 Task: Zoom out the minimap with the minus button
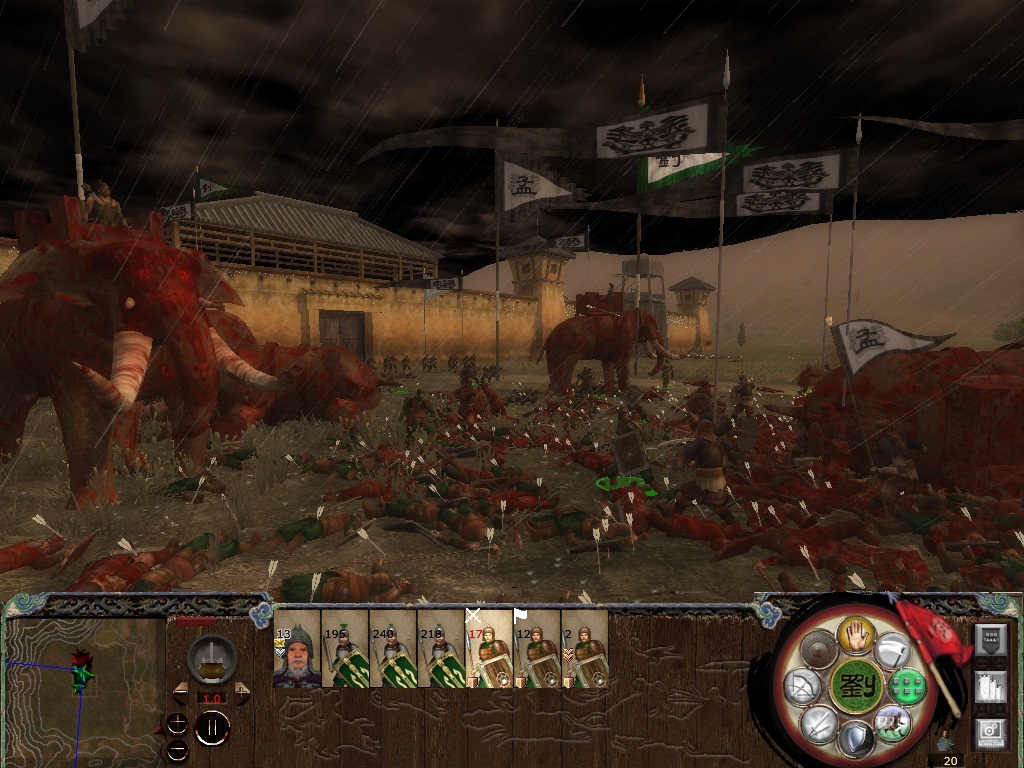[x=177, y=749]
